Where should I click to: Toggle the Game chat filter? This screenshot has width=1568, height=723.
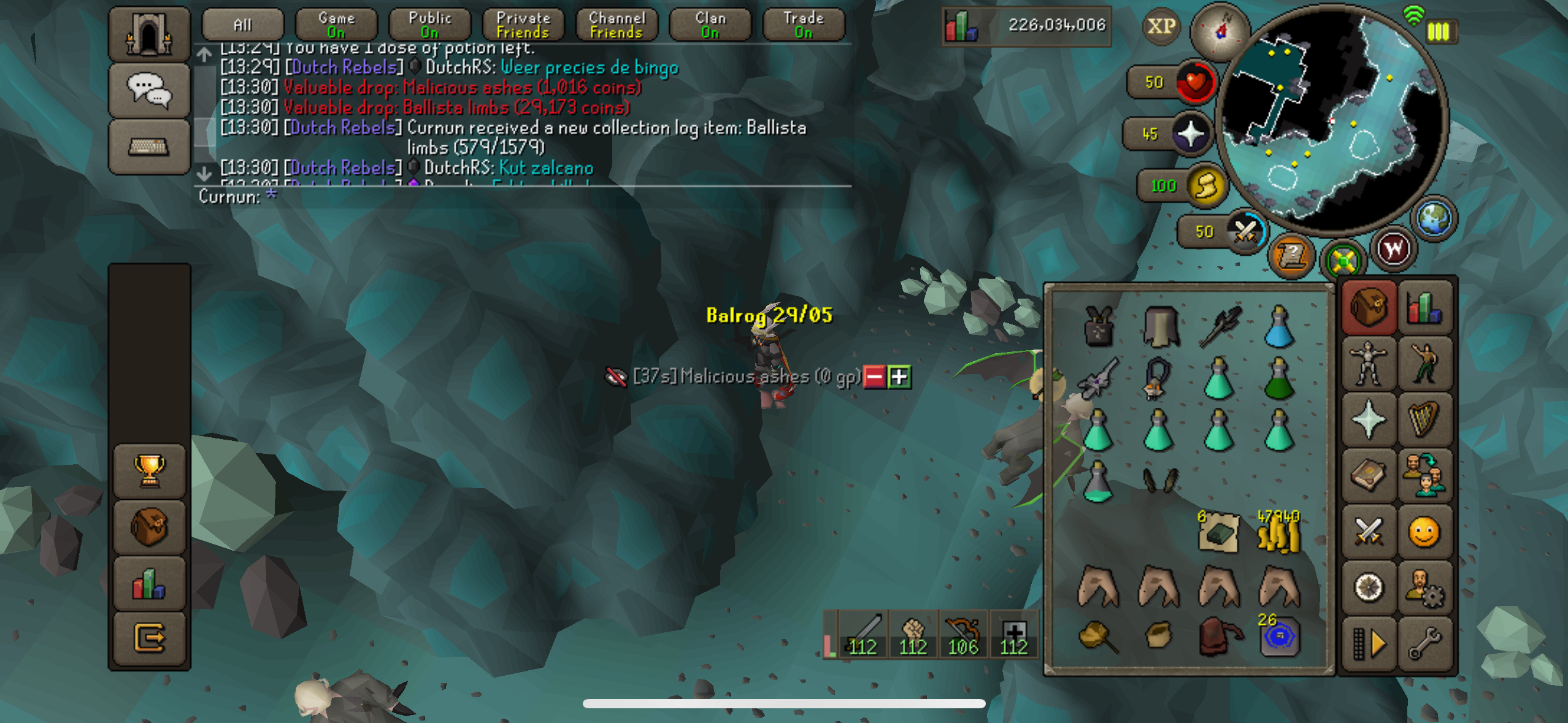click(336, 25)
